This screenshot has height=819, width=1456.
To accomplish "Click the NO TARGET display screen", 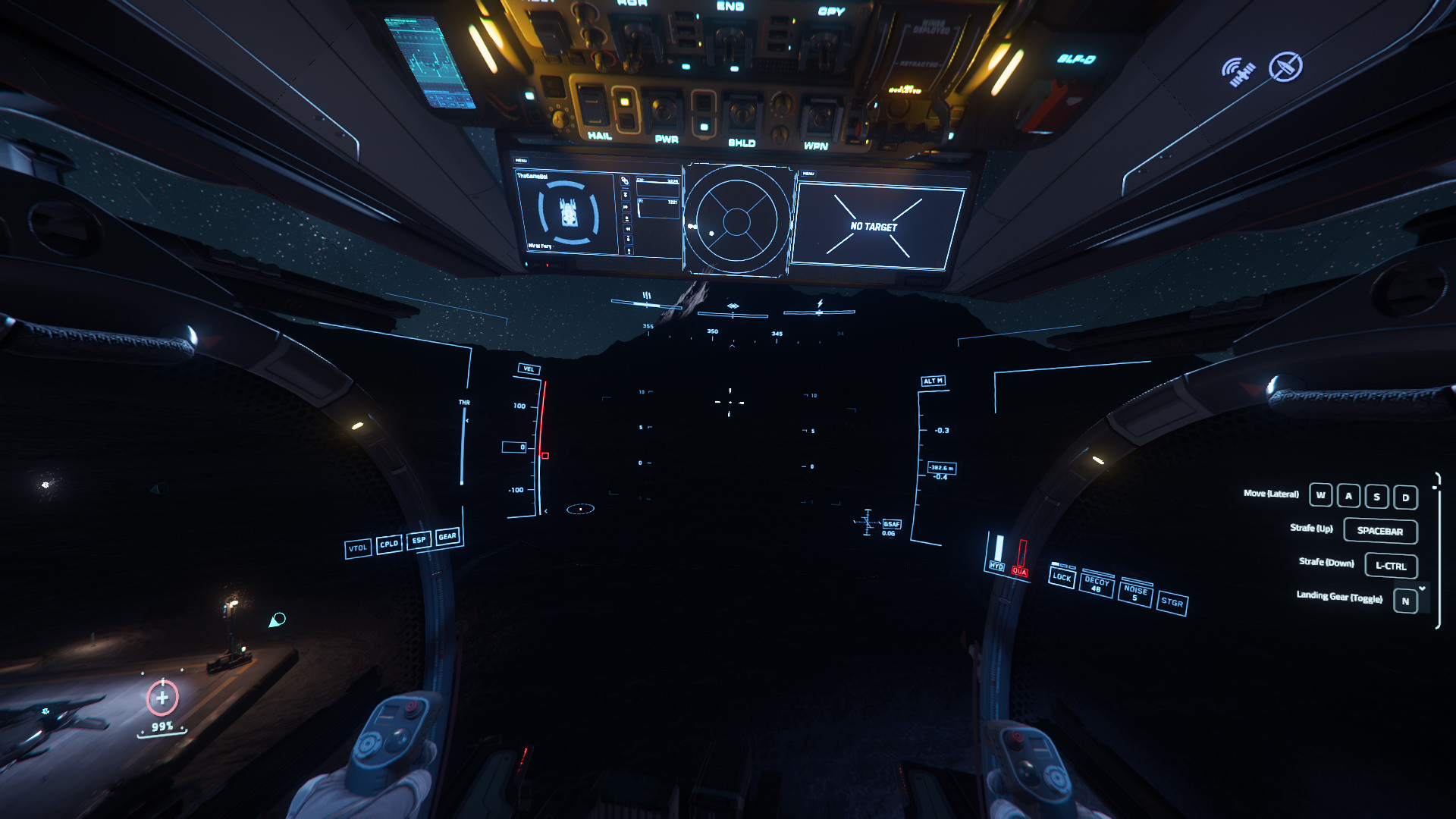I will point(874,226).
